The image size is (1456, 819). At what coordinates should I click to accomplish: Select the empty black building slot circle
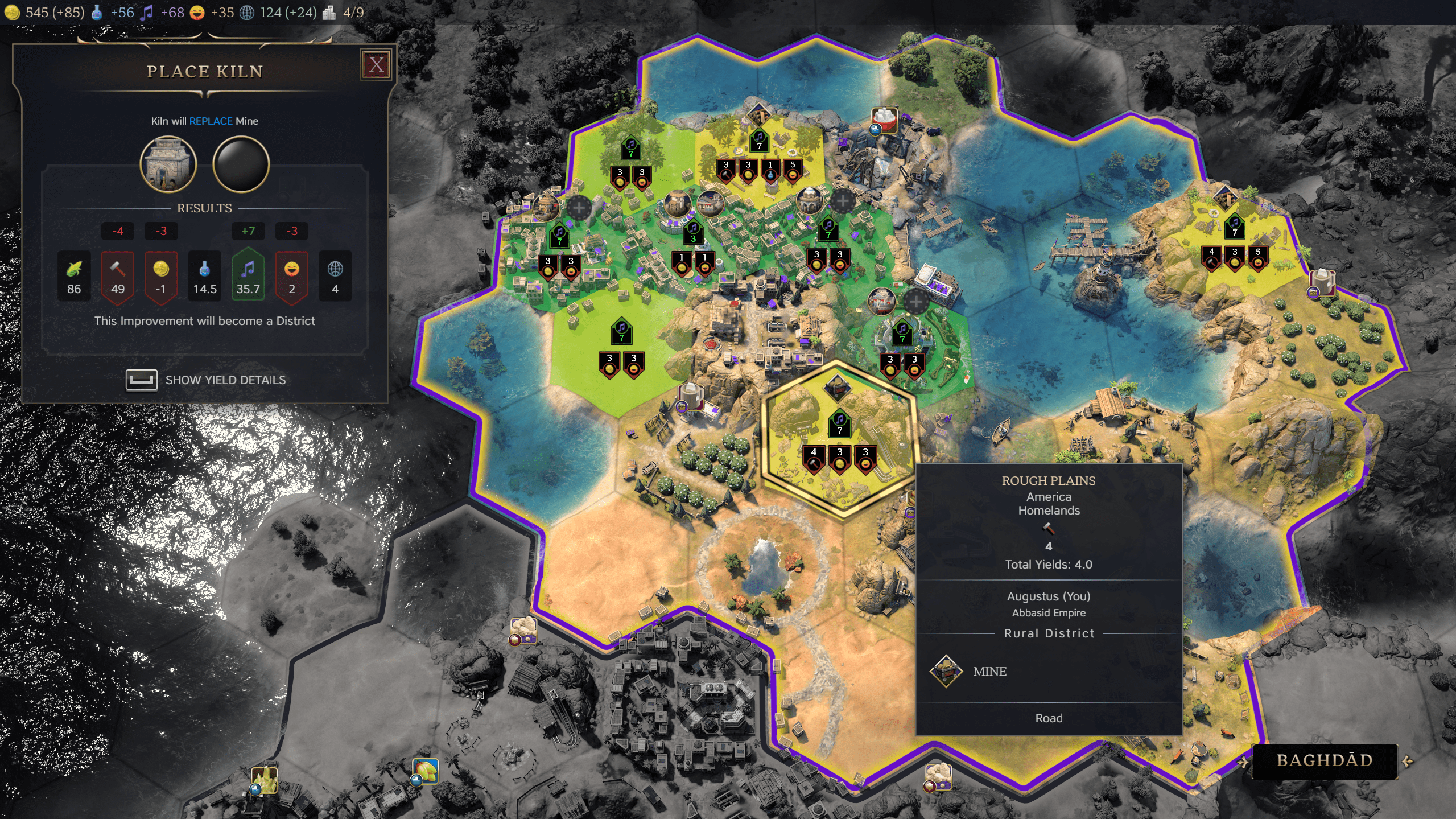[x=241, y=164]
